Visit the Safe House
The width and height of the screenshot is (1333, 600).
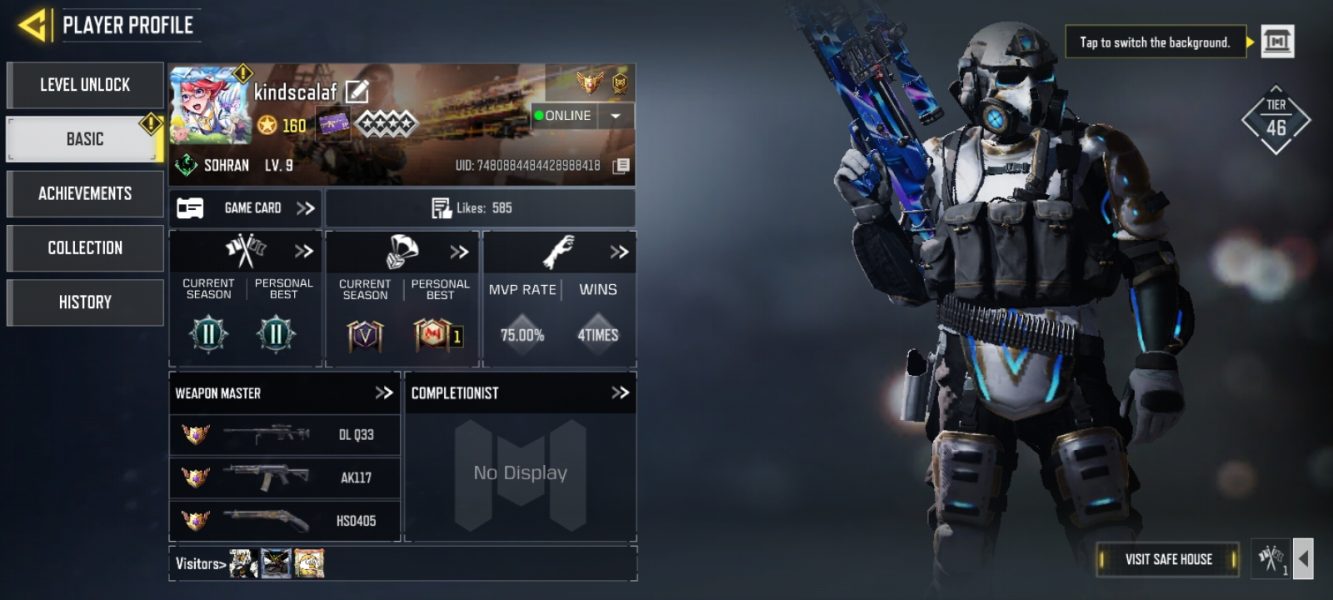pyautogui.click(x=1168, y=559)
